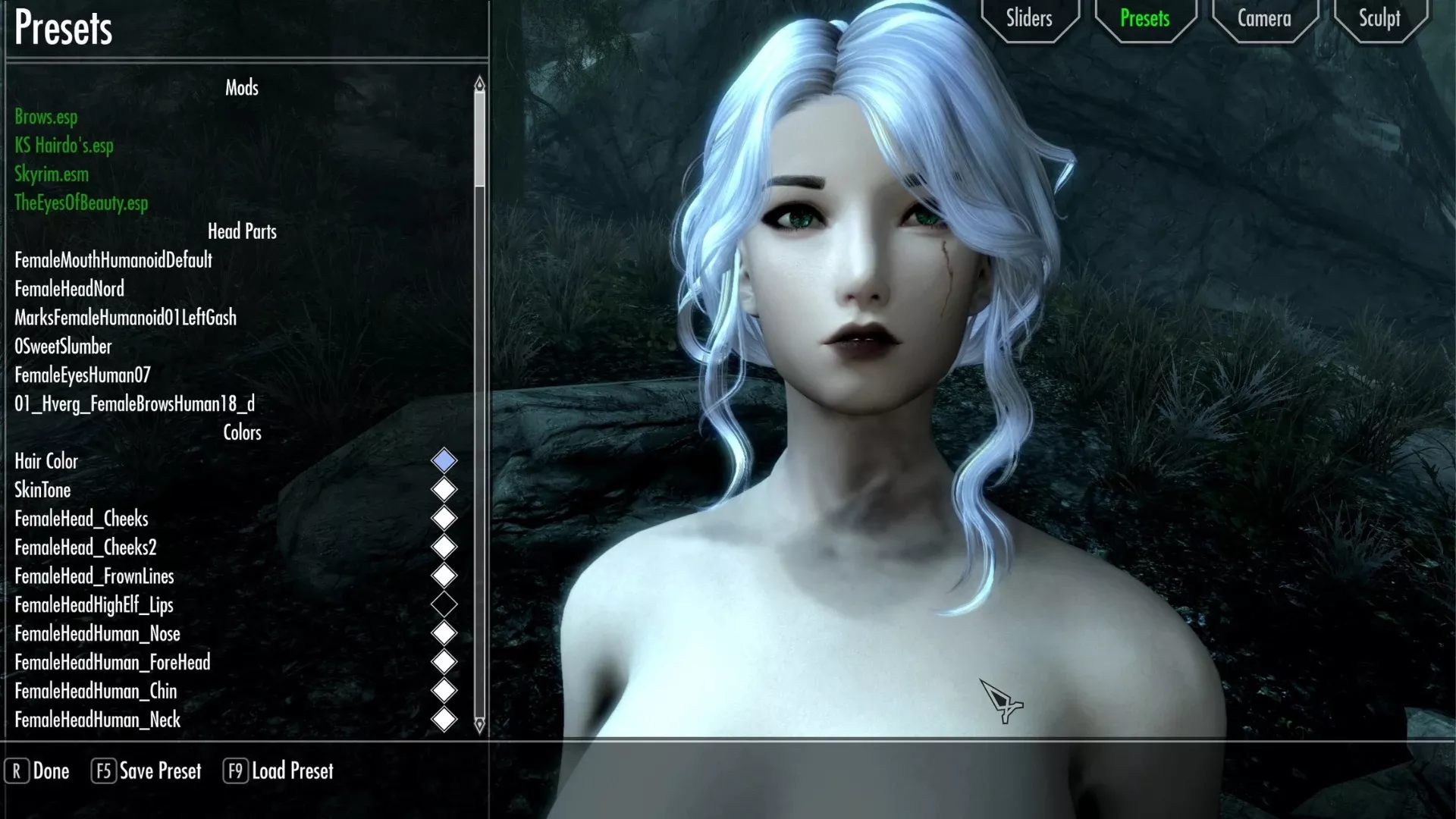Open the FemaleHead_FrownLines color diamond
1456x819 pixels.
click(444, 576)
